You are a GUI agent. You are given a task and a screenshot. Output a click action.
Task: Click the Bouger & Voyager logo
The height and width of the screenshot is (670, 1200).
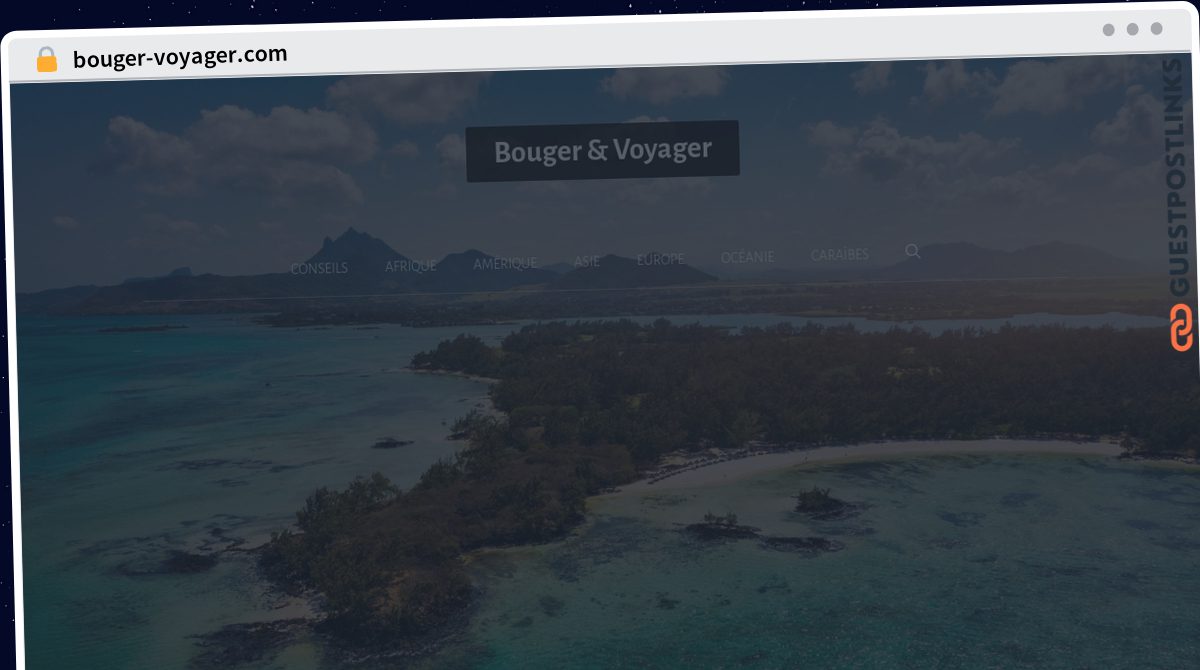point(603,151)
